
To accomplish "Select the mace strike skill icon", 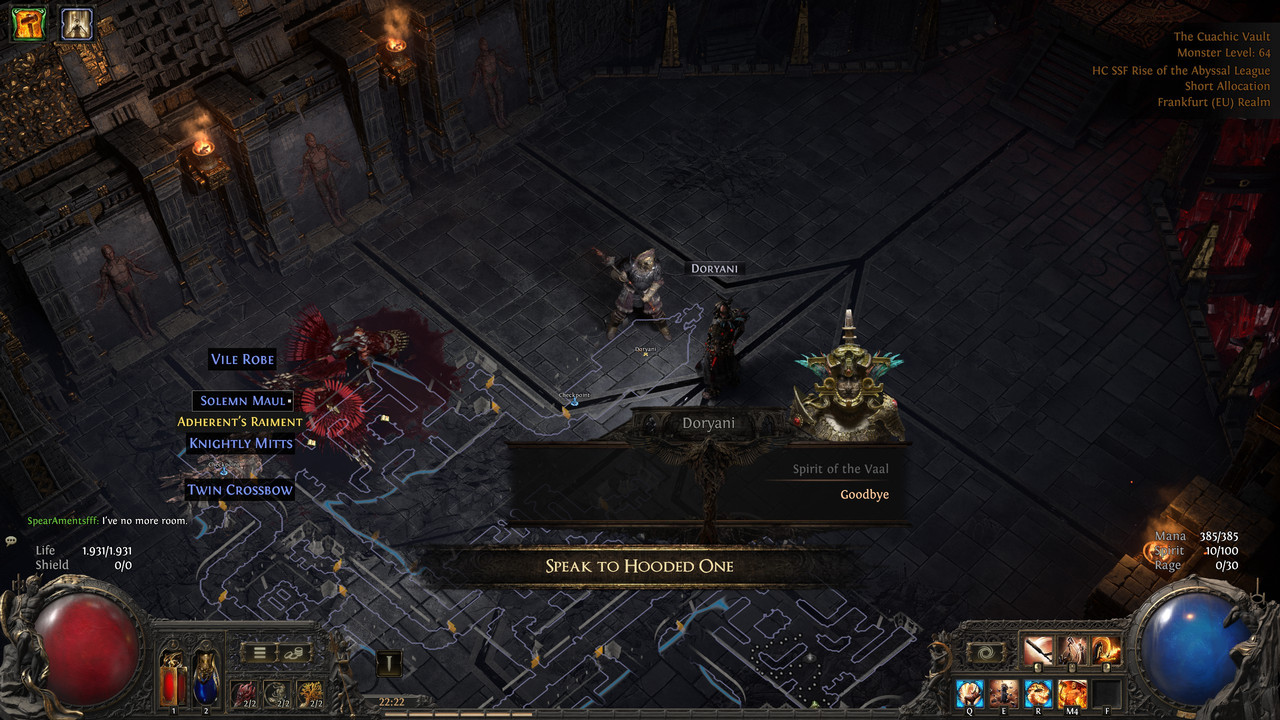I will coord(1038,651).
